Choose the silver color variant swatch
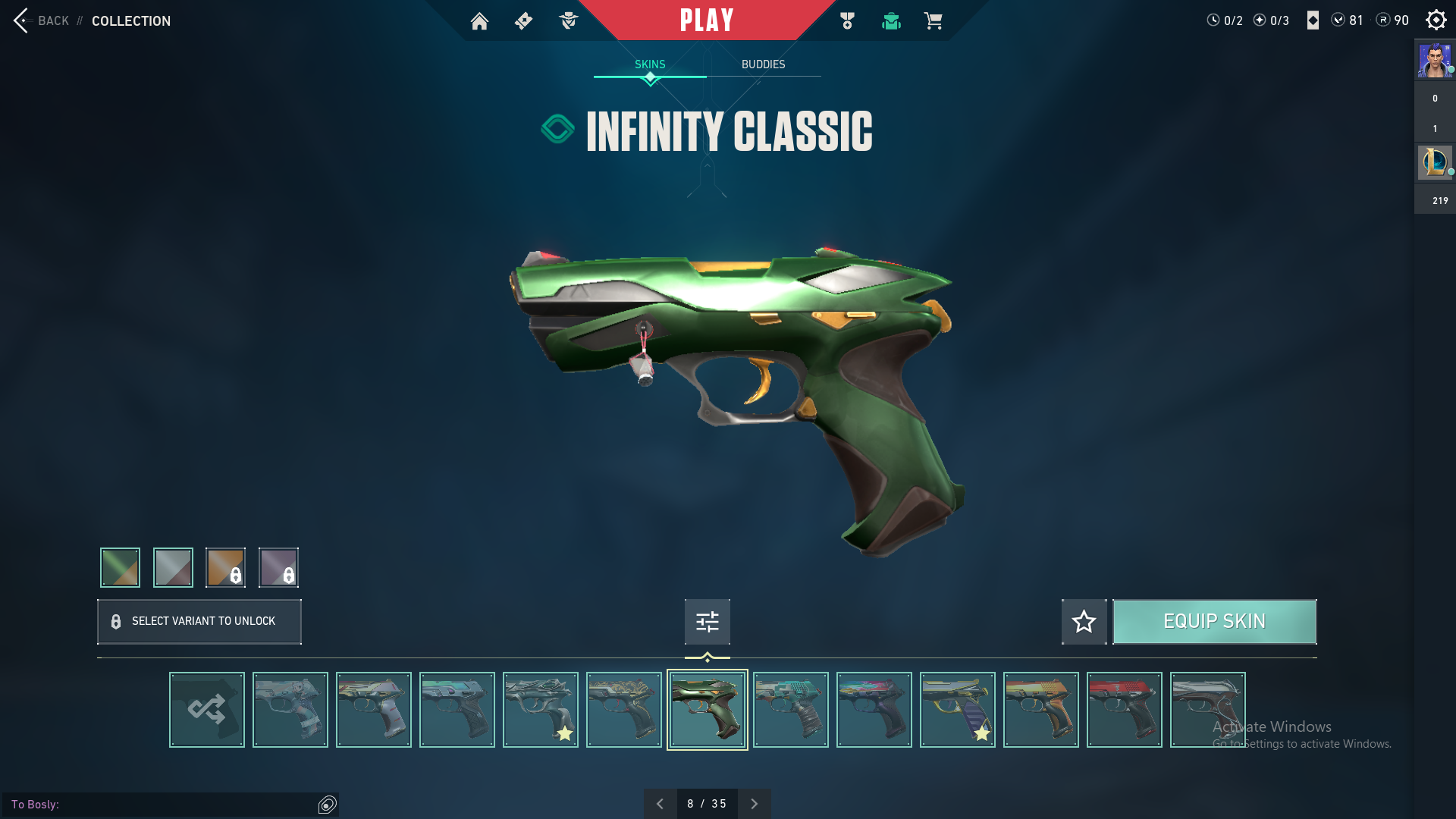Image resolution: width=1456 pixels, height=819 pixels. pos(173,567)
